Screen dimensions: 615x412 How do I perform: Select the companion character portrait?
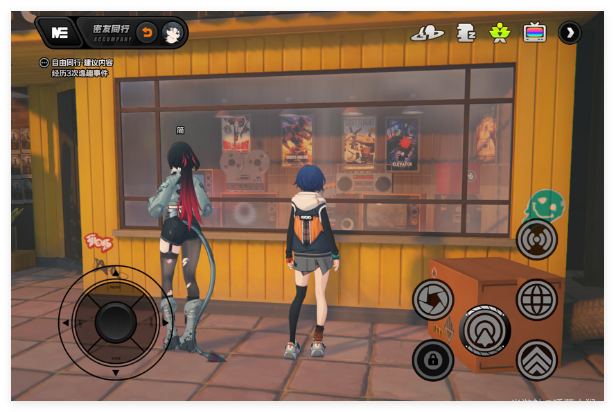click(172, 33)
